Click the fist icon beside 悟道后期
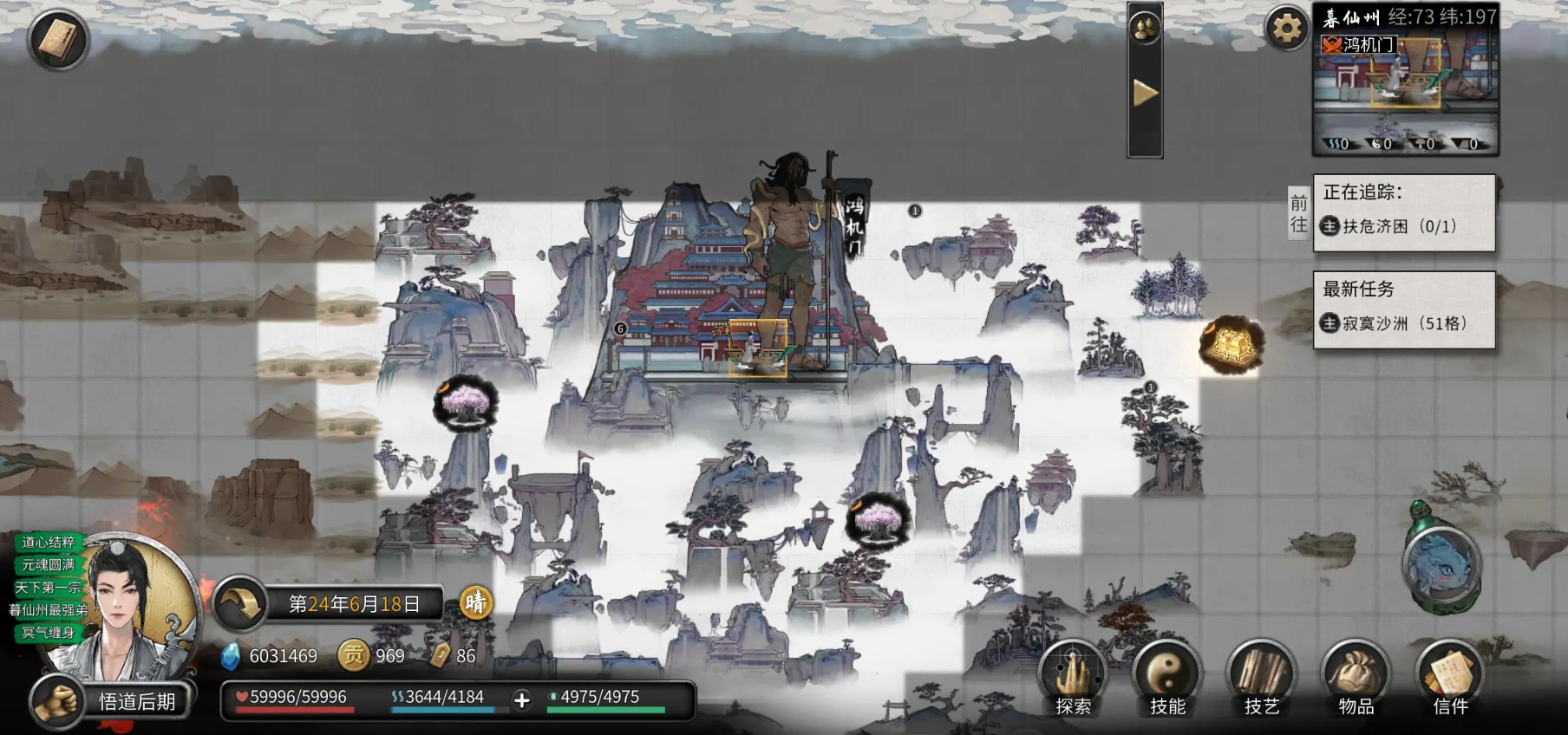Image resolution: width=1568 pixels, height=735 pixels. [x=58, y=701]
